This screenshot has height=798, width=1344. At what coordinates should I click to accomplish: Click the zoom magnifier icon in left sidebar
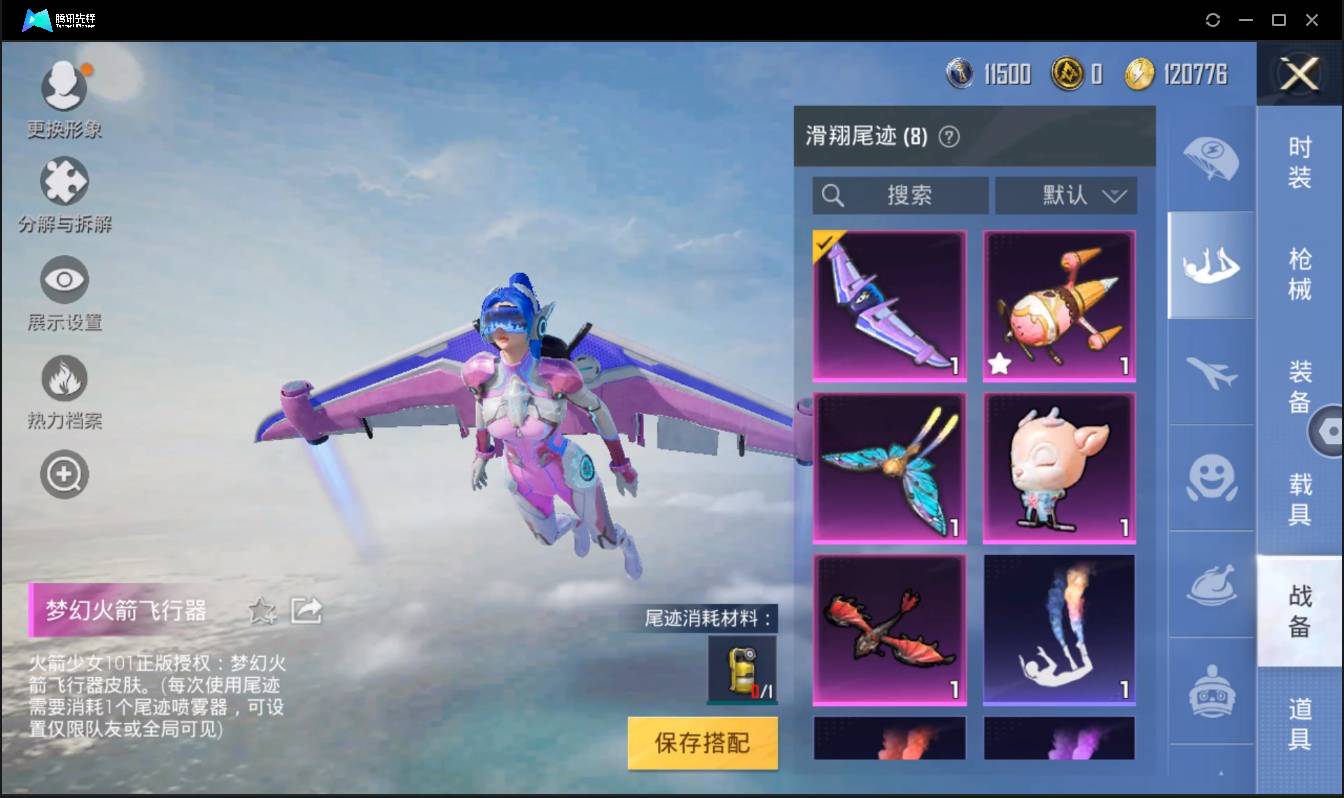coord(63,474)
